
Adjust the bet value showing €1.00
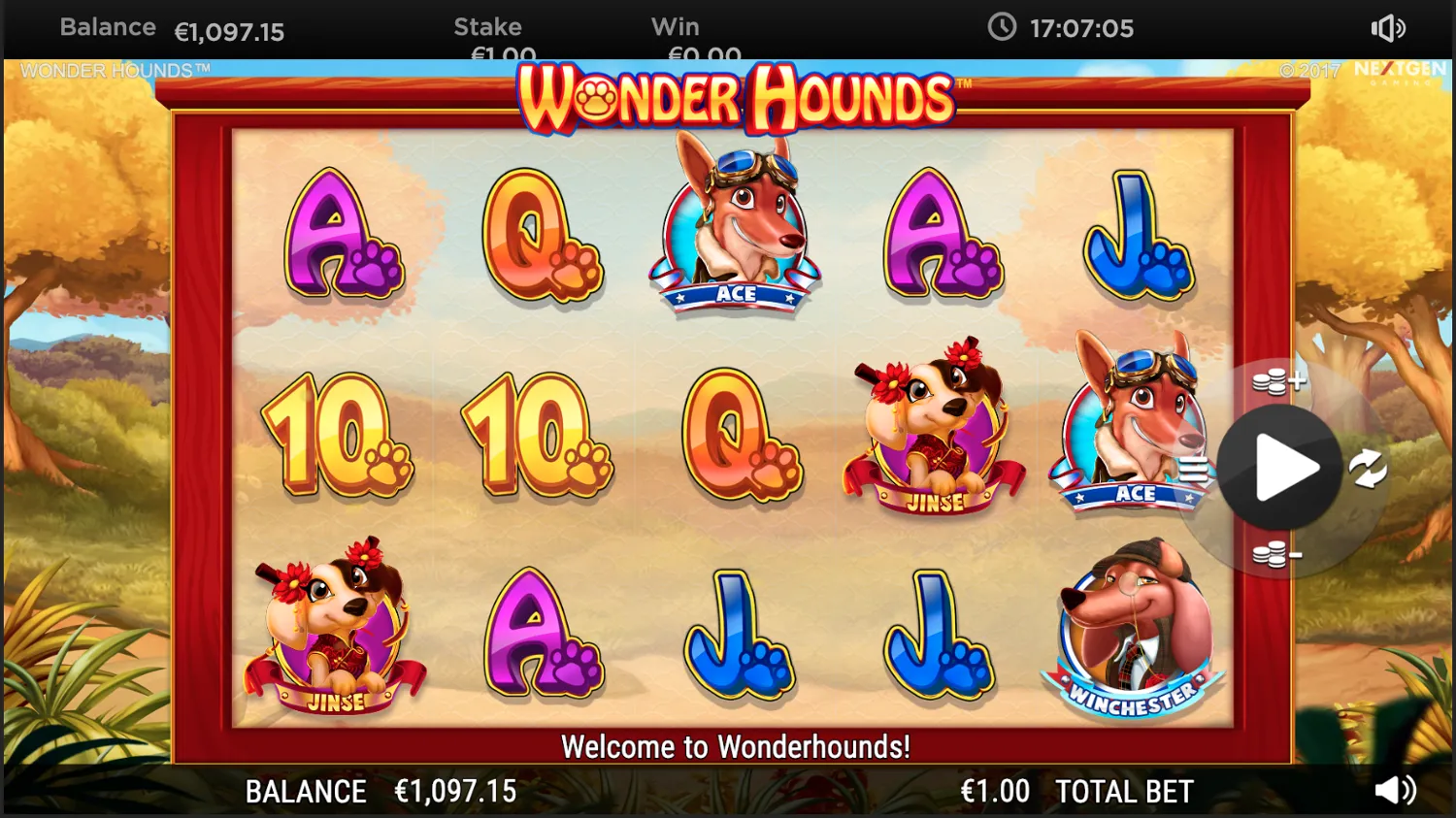[x=996, y=791]
